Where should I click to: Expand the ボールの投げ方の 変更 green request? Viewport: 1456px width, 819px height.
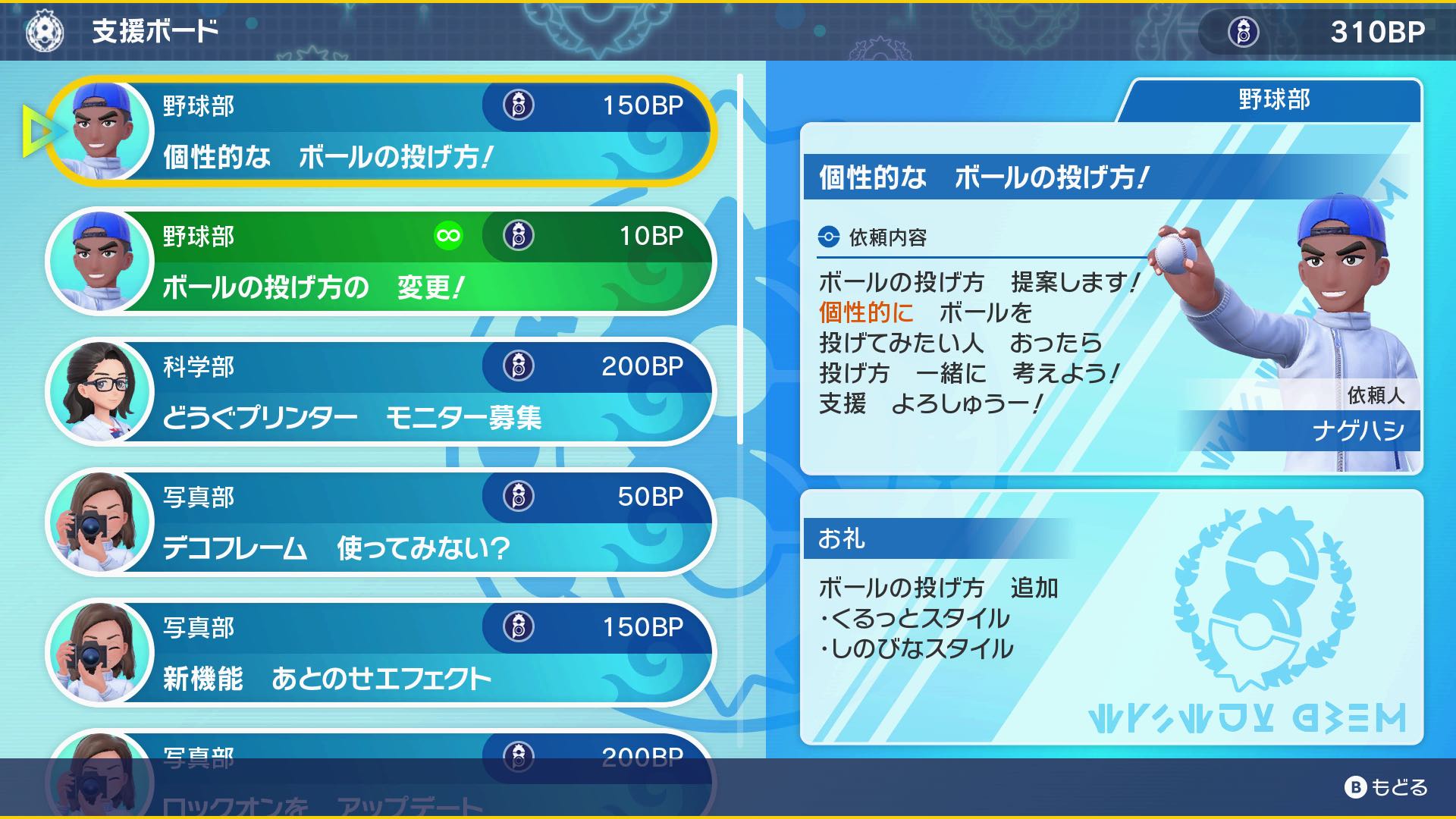tap(379, 262)
